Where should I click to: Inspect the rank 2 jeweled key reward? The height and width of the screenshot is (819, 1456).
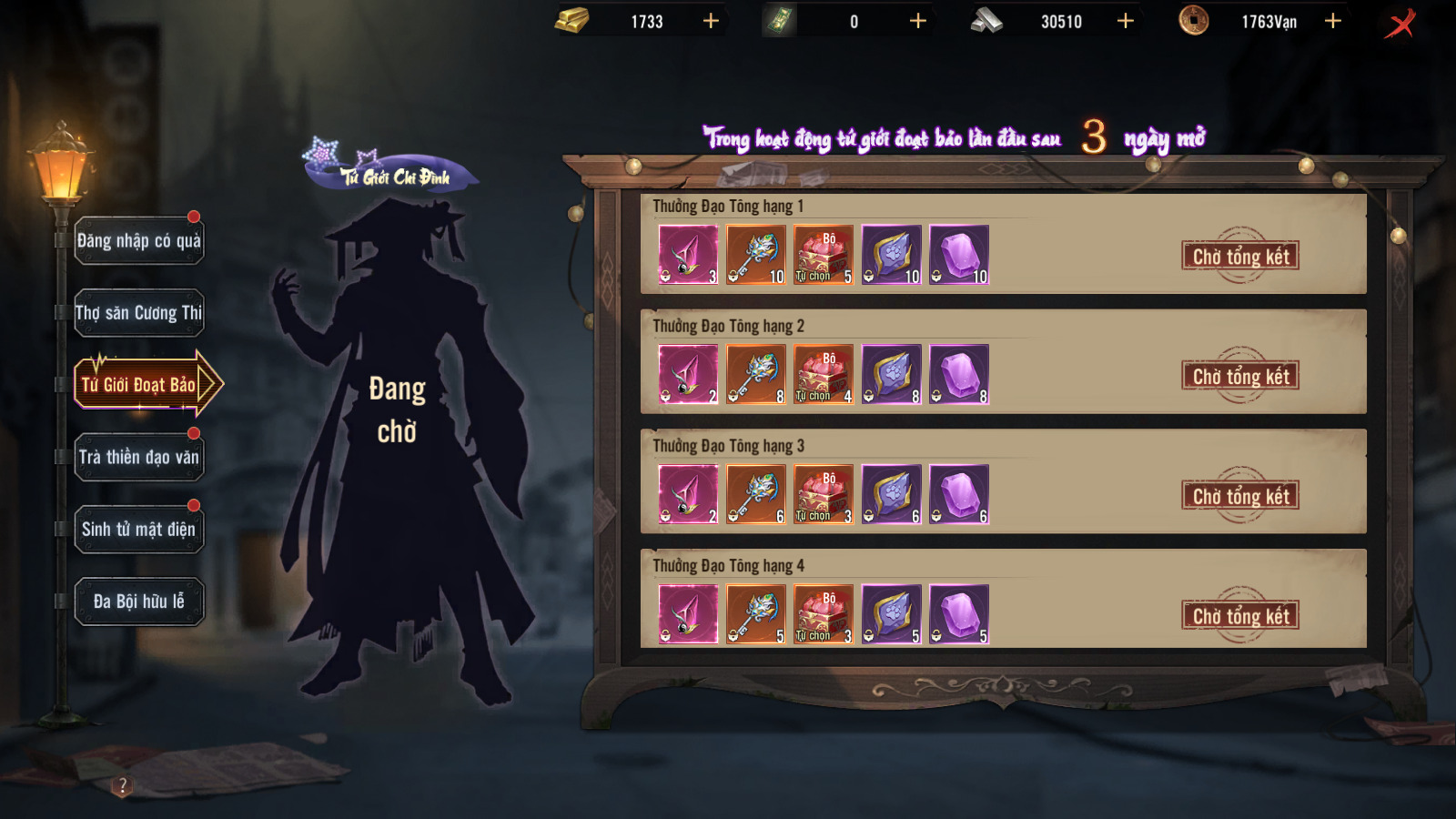click(x=756, y=374)
